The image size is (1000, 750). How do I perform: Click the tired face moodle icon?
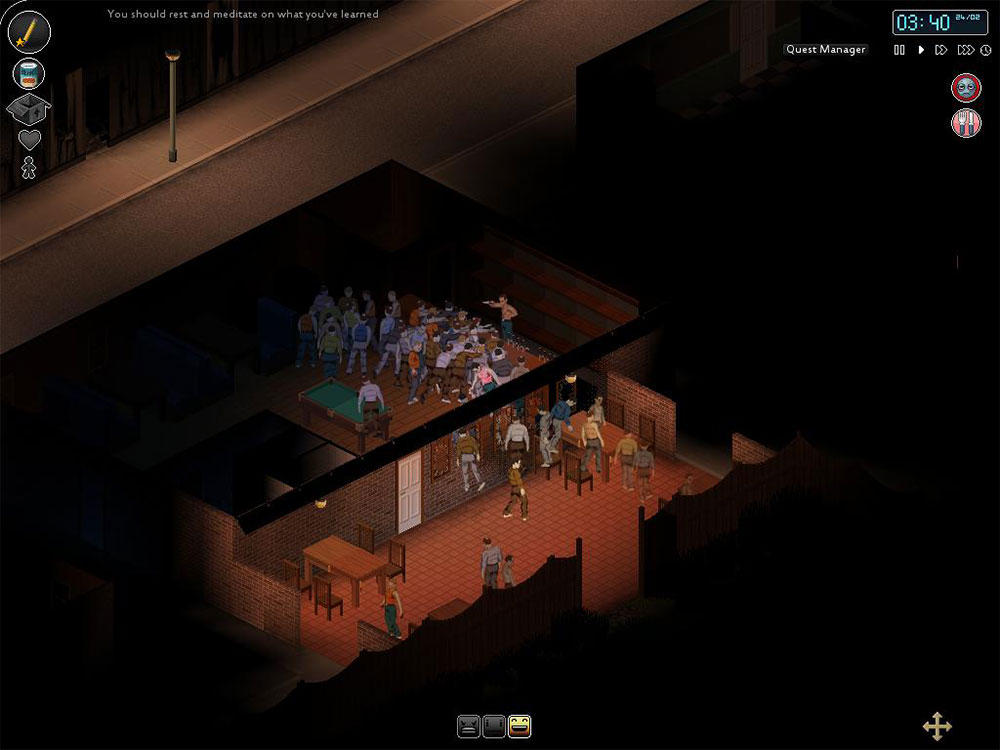(965, 88)
